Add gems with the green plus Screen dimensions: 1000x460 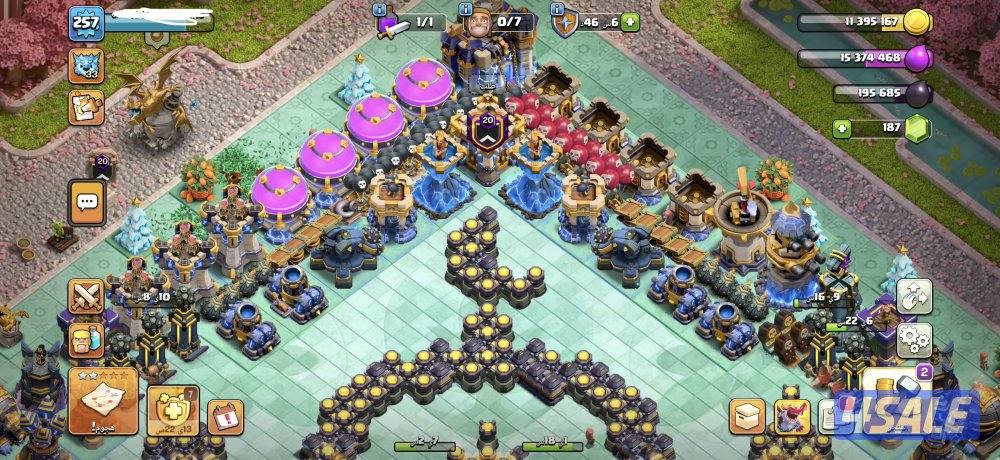point(844,129)
